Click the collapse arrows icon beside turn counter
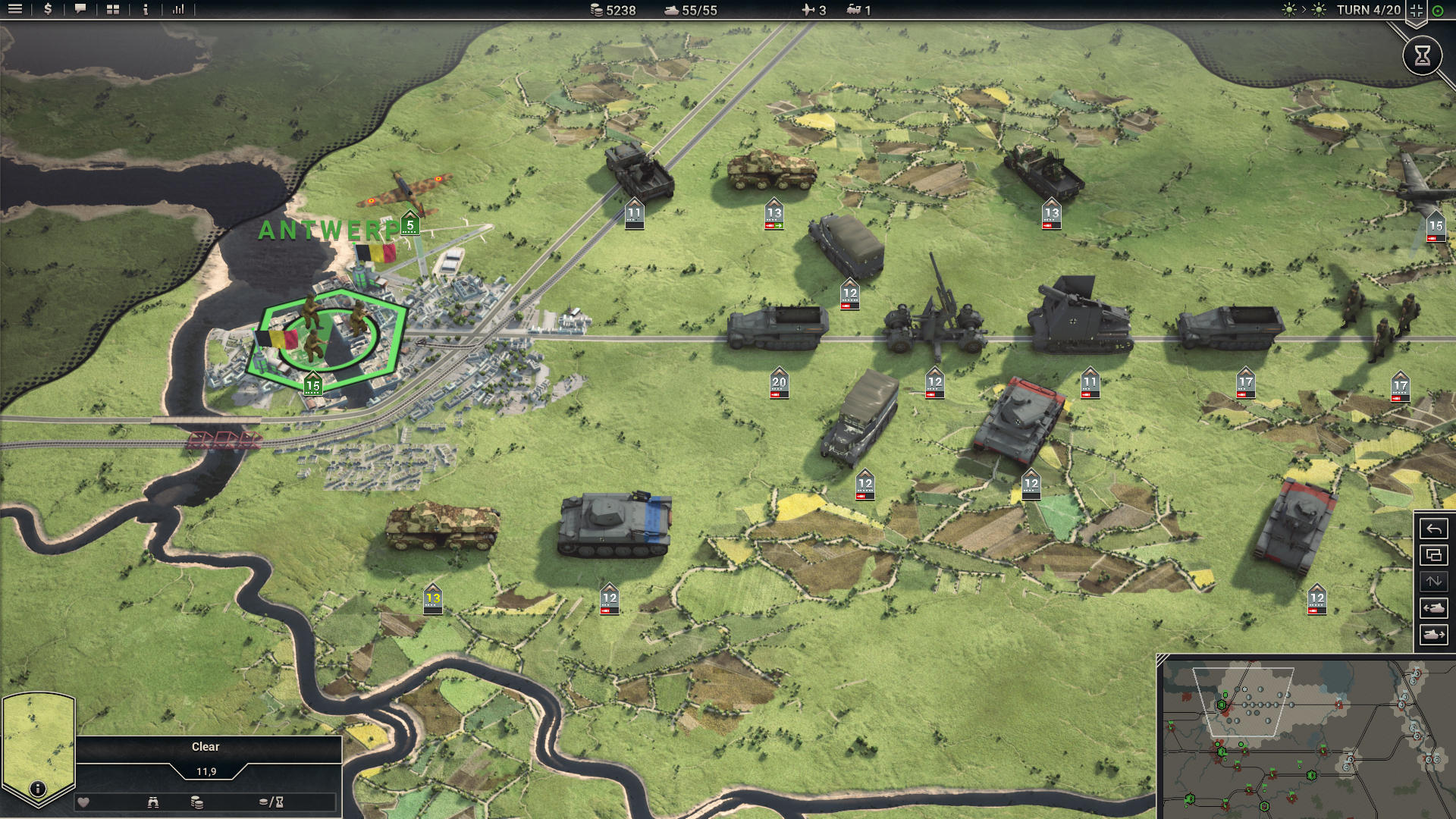This screenshot has width=1456, height=819. [x=1416, y=11]
